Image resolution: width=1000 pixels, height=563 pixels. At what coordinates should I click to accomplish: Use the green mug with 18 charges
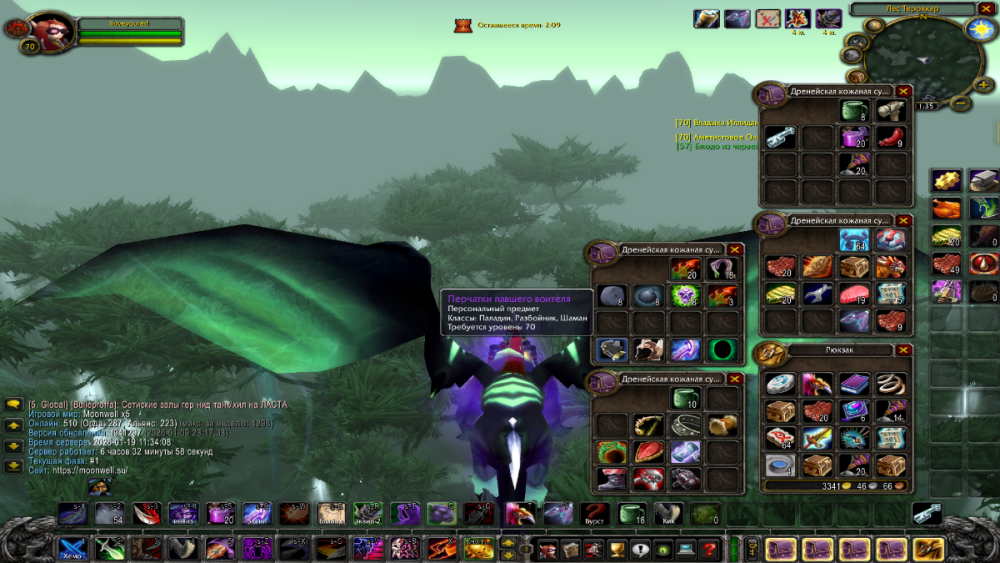click(x=632, y=514)
